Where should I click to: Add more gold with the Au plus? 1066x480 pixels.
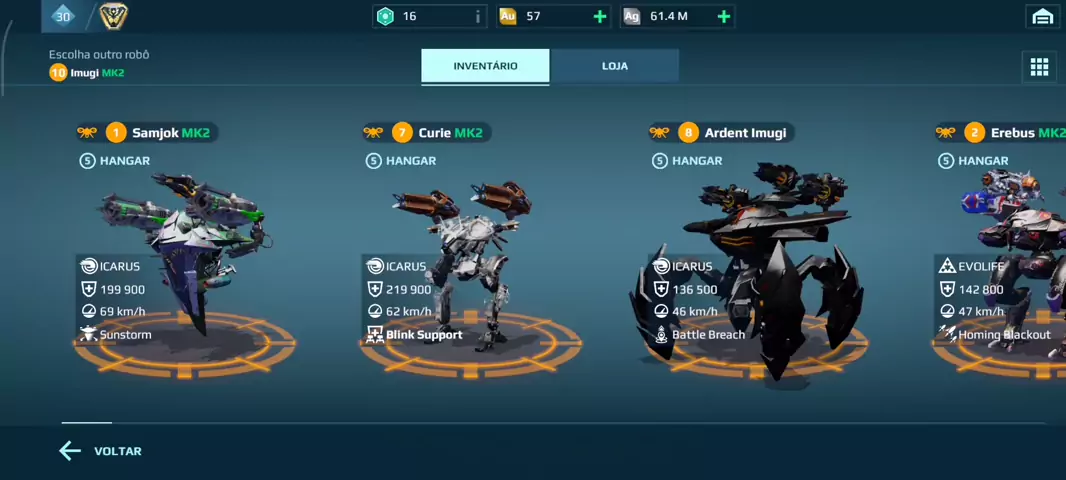[x=600, y=16]
